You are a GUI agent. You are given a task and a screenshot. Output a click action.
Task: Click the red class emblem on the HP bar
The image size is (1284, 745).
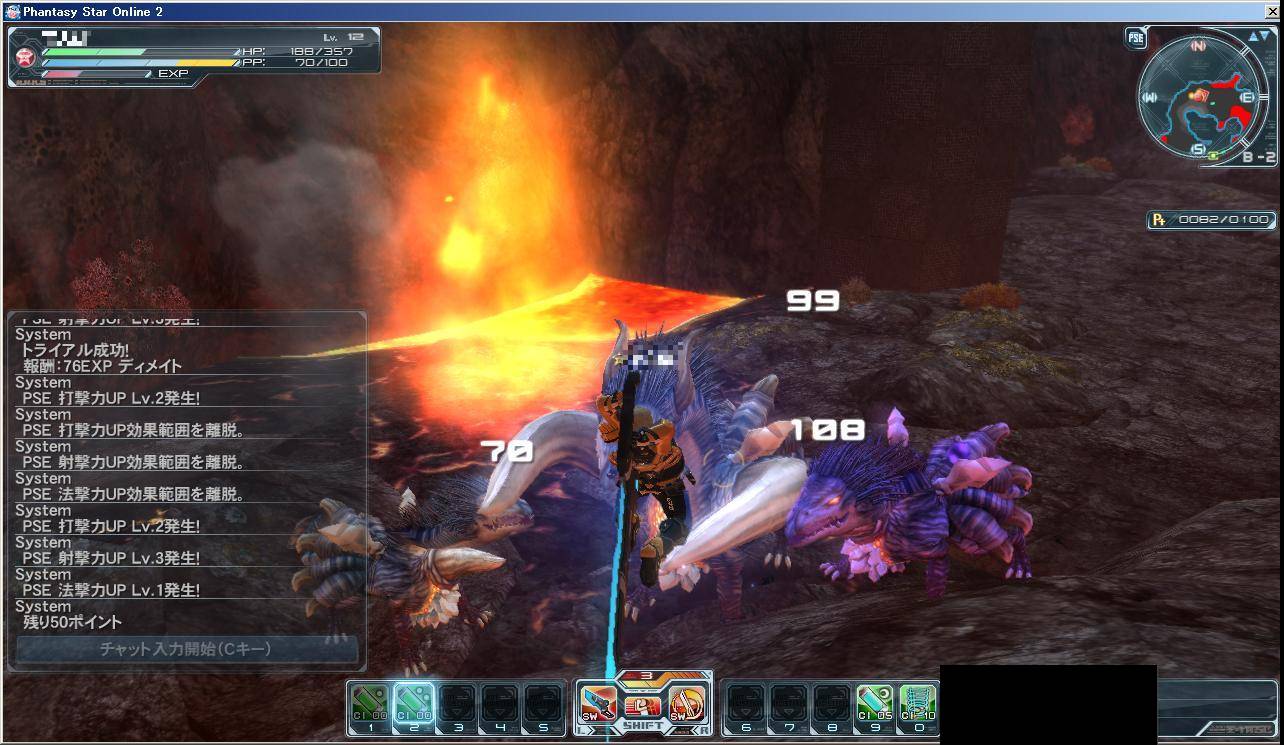(x=28, y=56)
